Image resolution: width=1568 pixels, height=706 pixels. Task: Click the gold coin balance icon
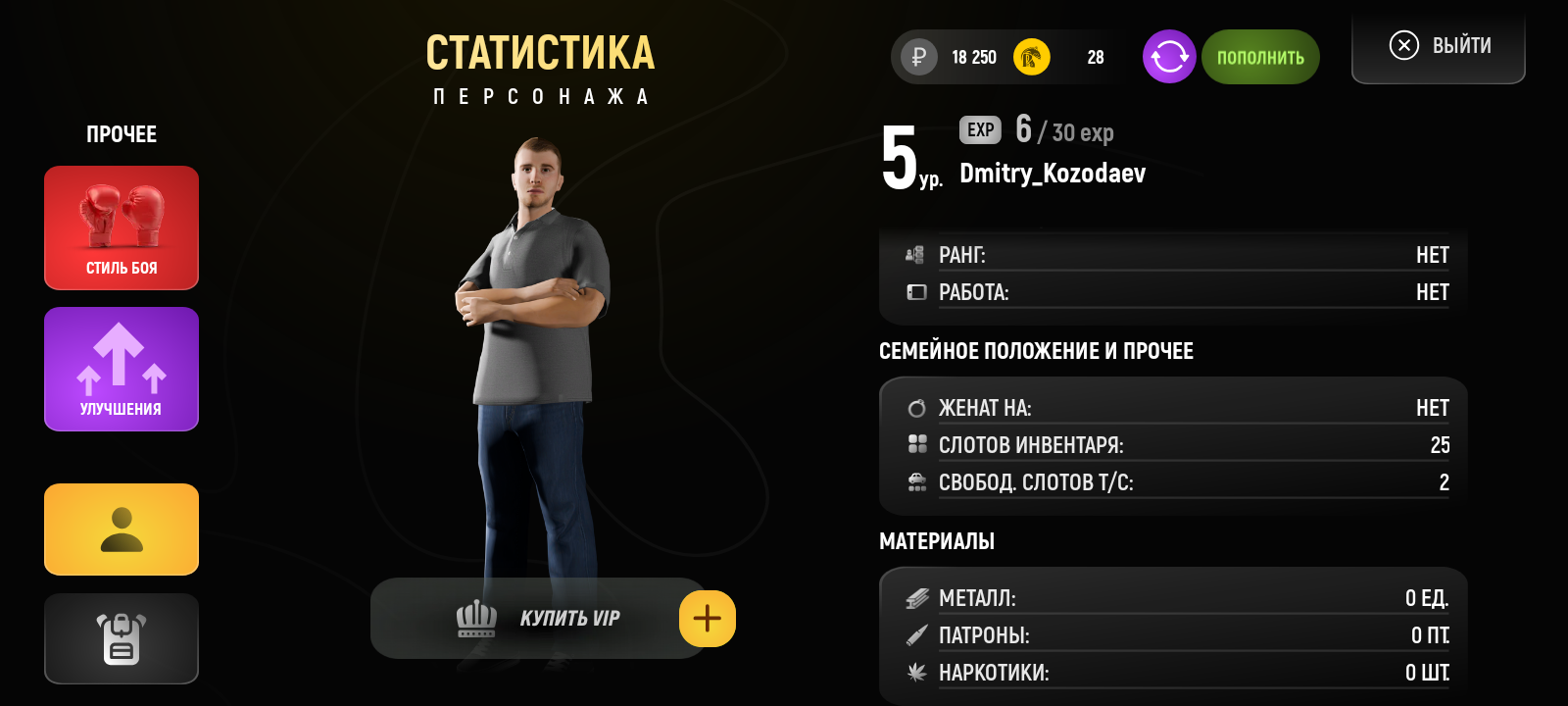(1029, 57)
